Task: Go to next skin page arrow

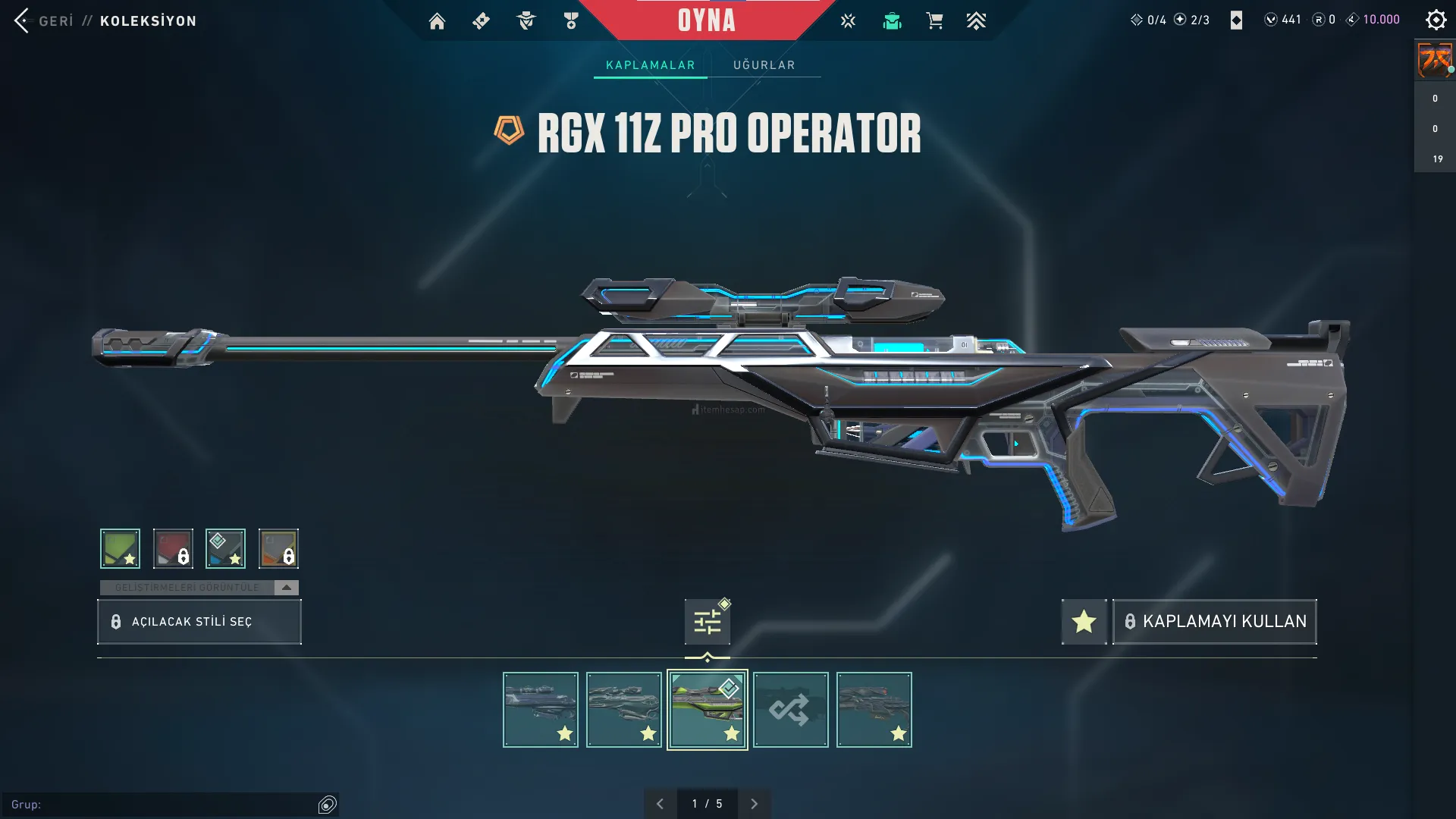Action: pos(754,804)
